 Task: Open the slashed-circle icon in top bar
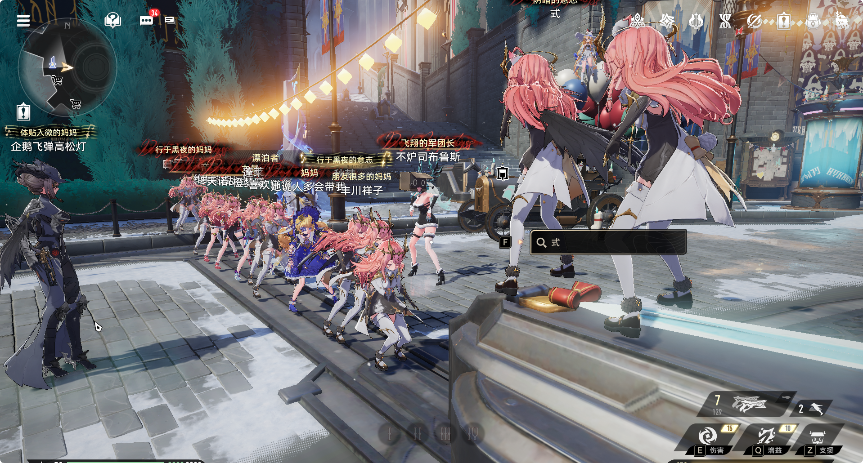click(754, 20)
